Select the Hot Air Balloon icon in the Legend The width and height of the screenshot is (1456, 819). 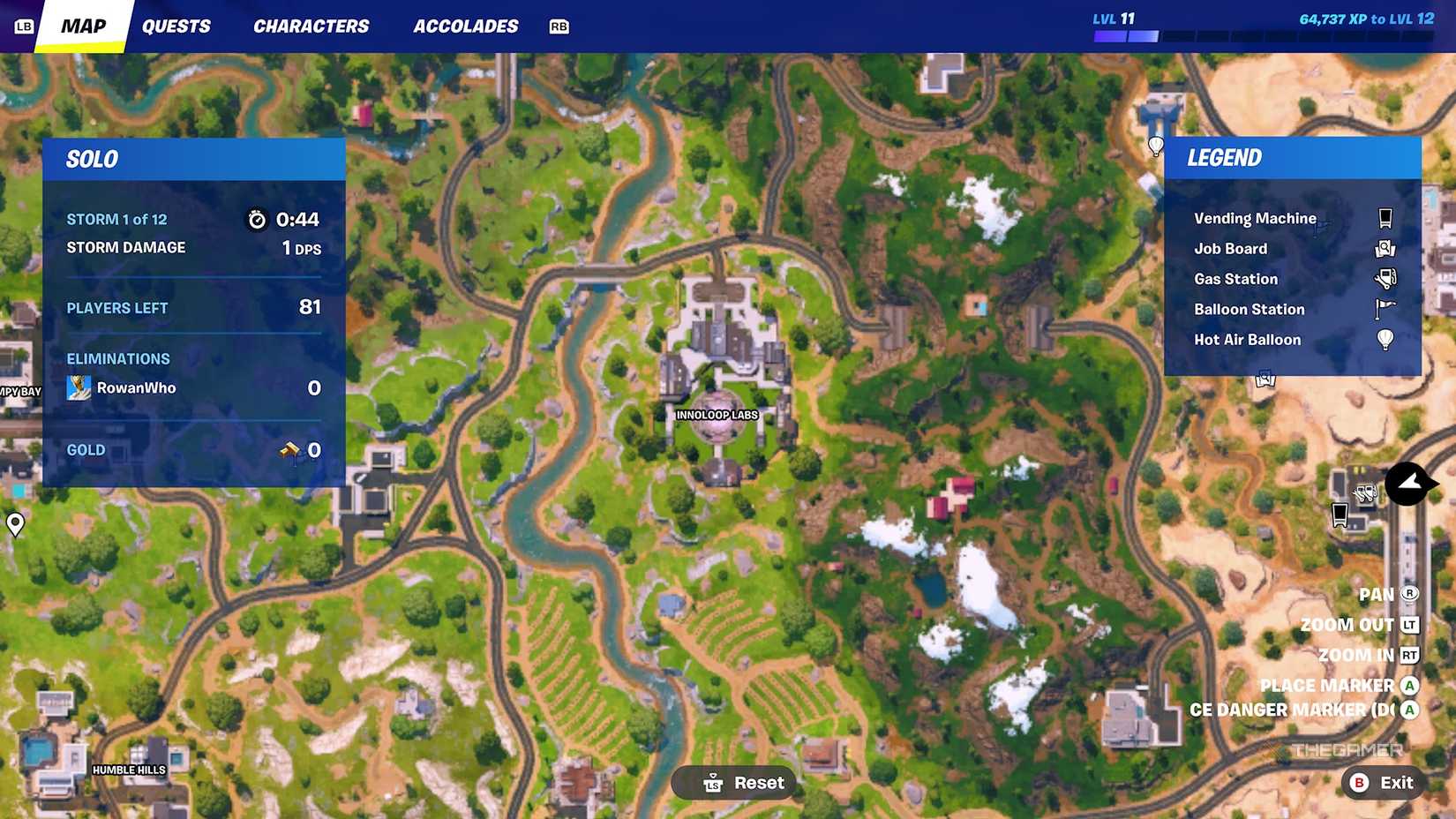click(1384, 339)
